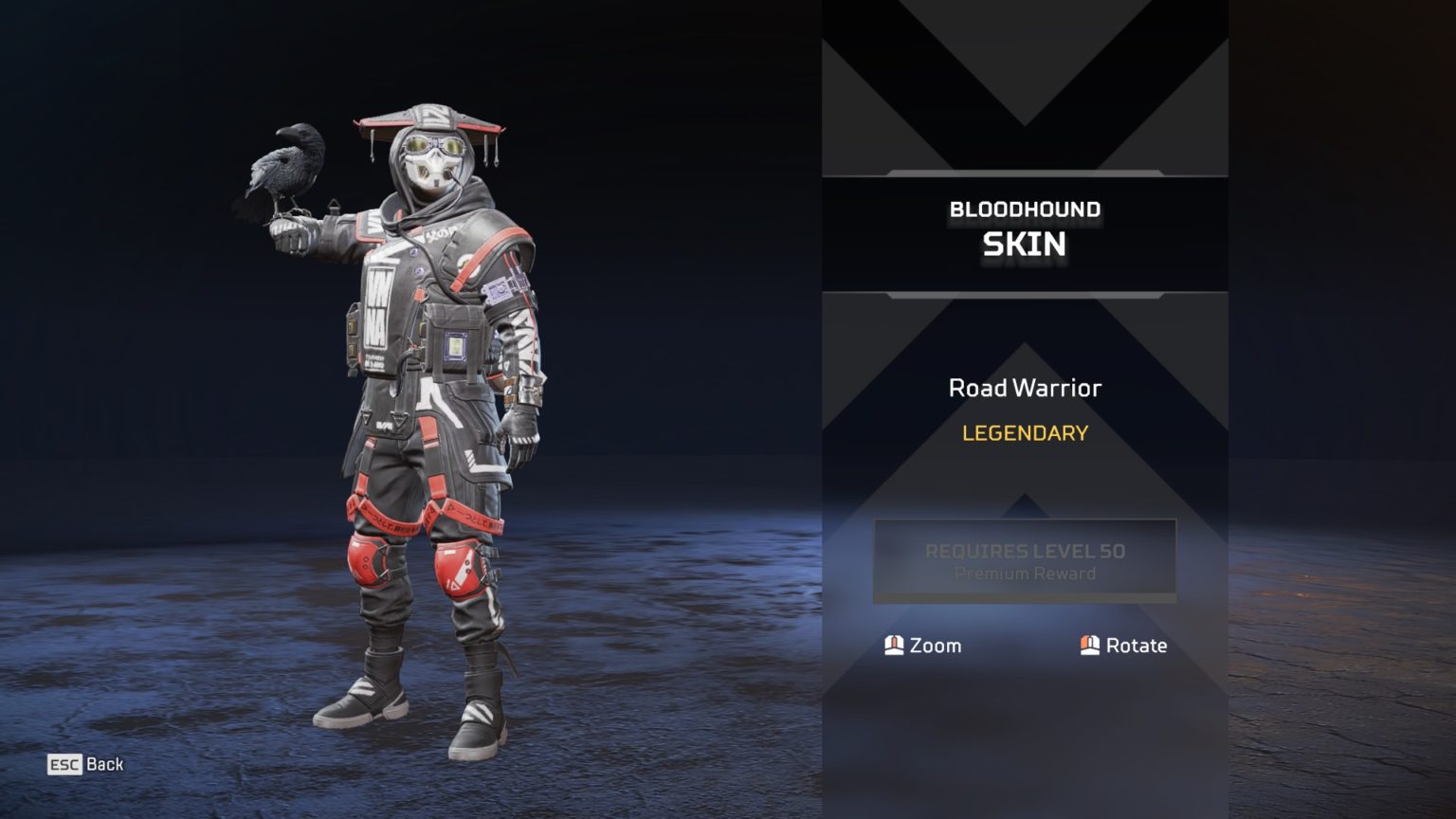Click the SKIN heading text

(x=1025, y=244)
